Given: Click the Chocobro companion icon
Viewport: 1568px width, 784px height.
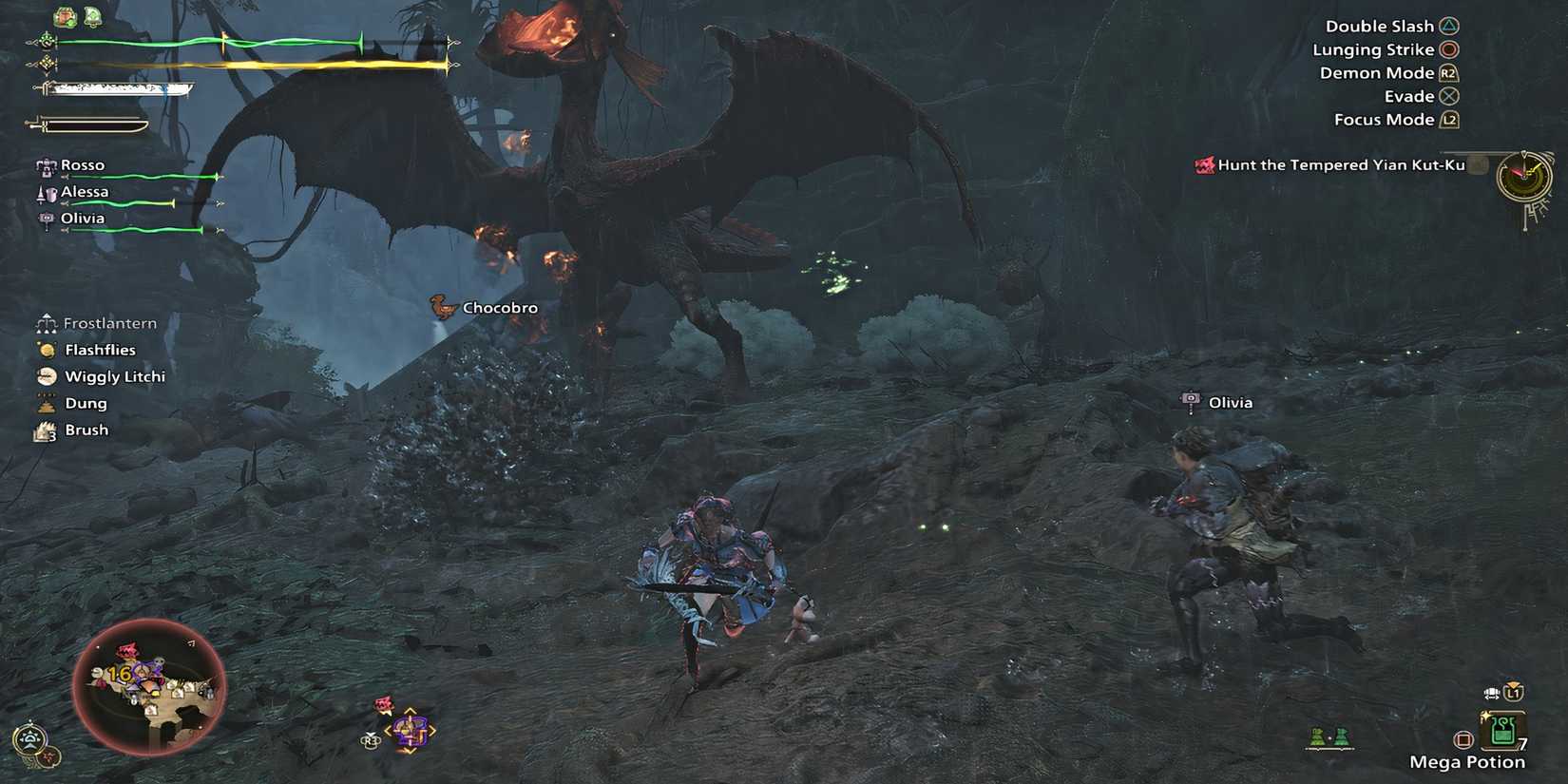Looking at the screenshot, I should 441,307.
